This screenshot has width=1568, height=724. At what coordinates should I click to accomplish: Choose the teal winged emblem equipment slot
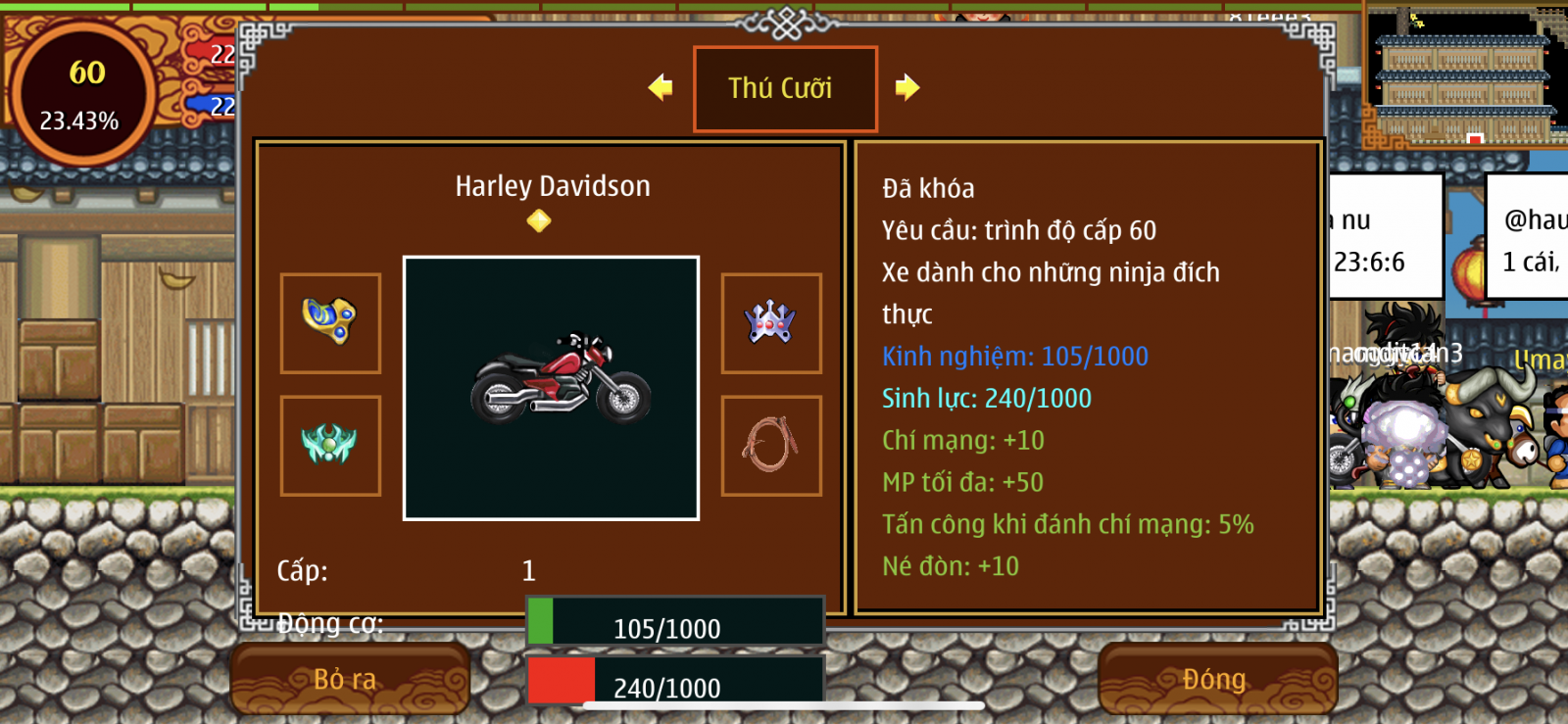330,446
